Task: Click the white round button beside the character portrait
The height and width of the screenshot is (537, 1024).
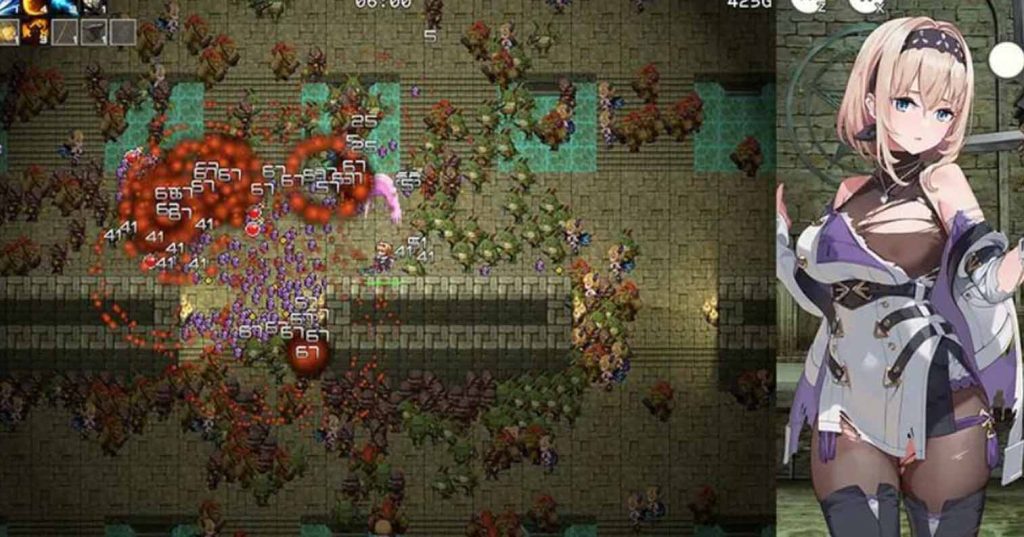Action: pos(1005,60)
